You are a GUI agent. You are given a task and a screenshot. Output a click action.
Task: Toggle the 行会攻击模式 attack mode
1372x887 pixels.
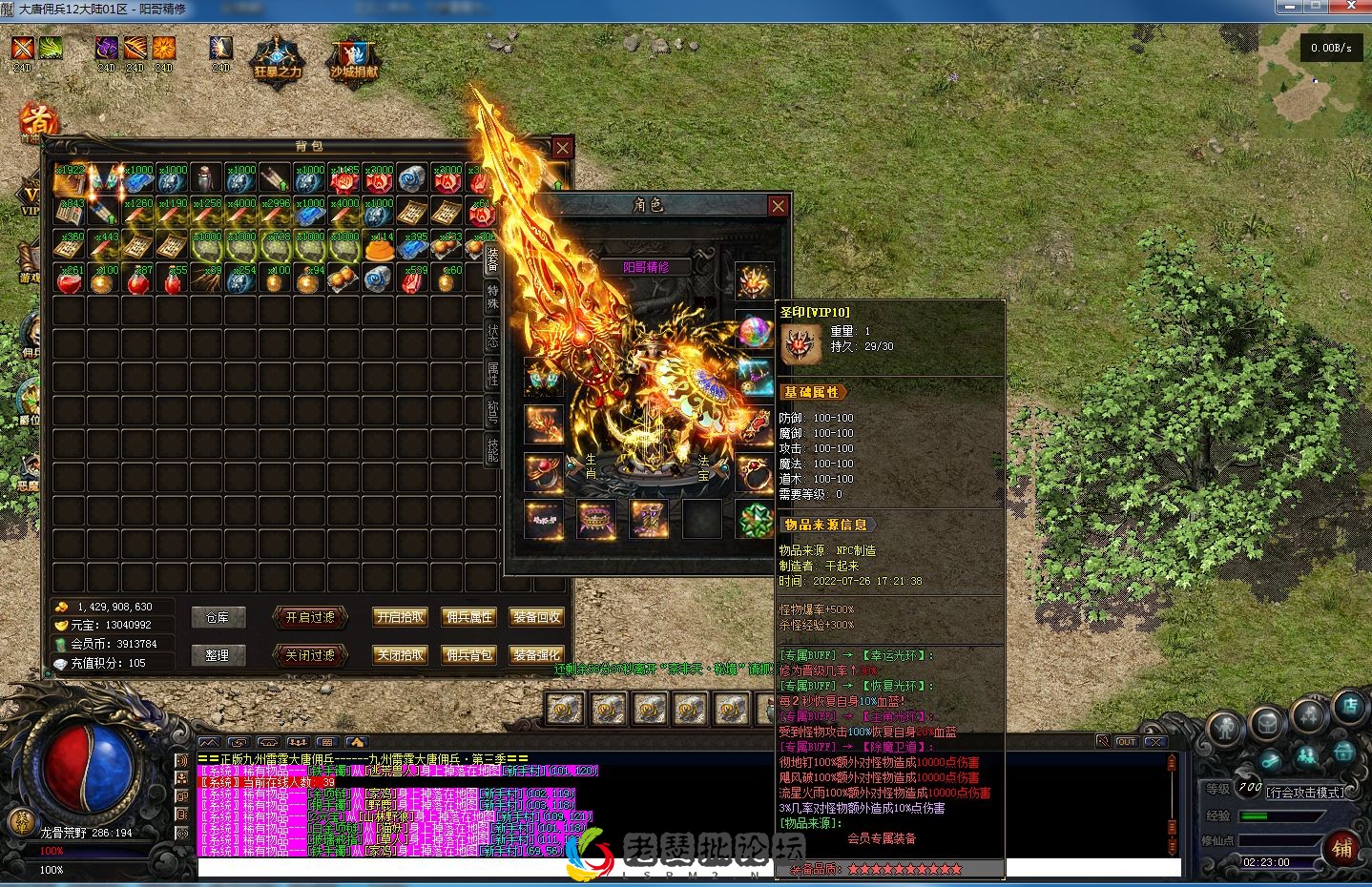tap(1304, 792)
